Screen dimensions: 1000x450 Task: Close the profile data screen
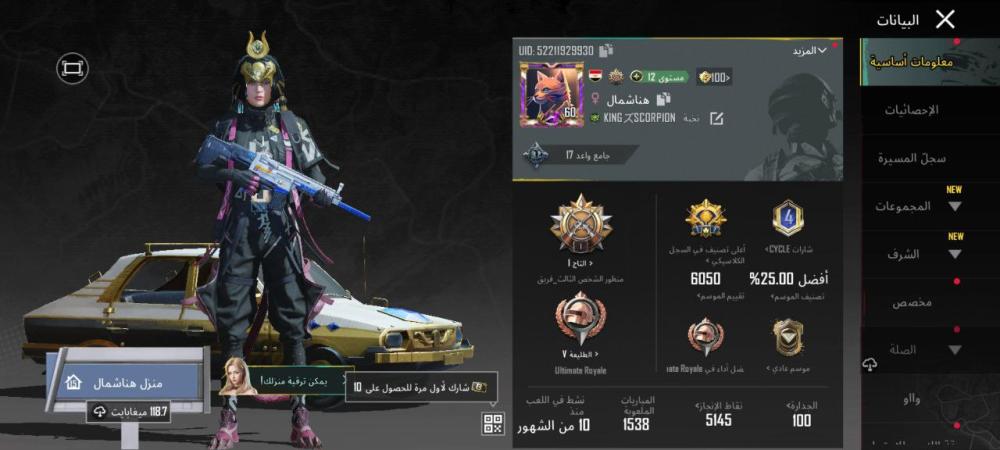945,19
